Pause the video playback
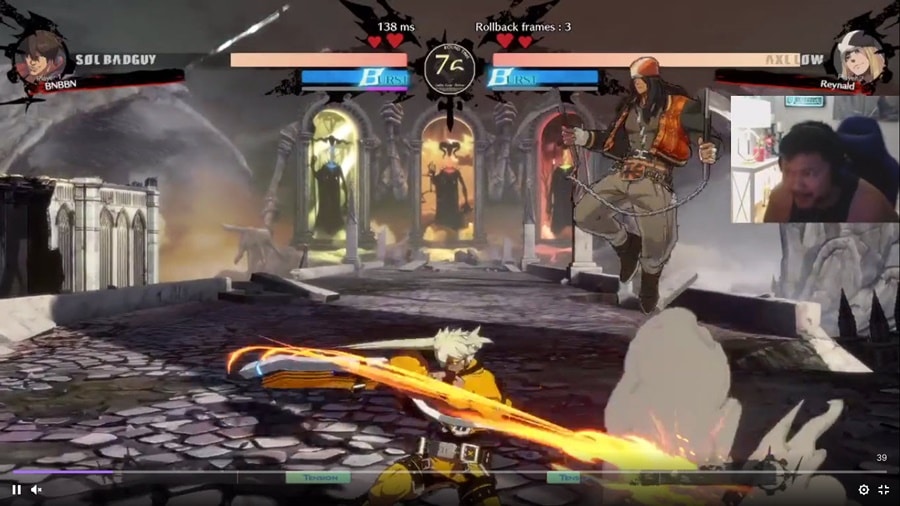The image size is (900, 506). (x=16, y=489)
